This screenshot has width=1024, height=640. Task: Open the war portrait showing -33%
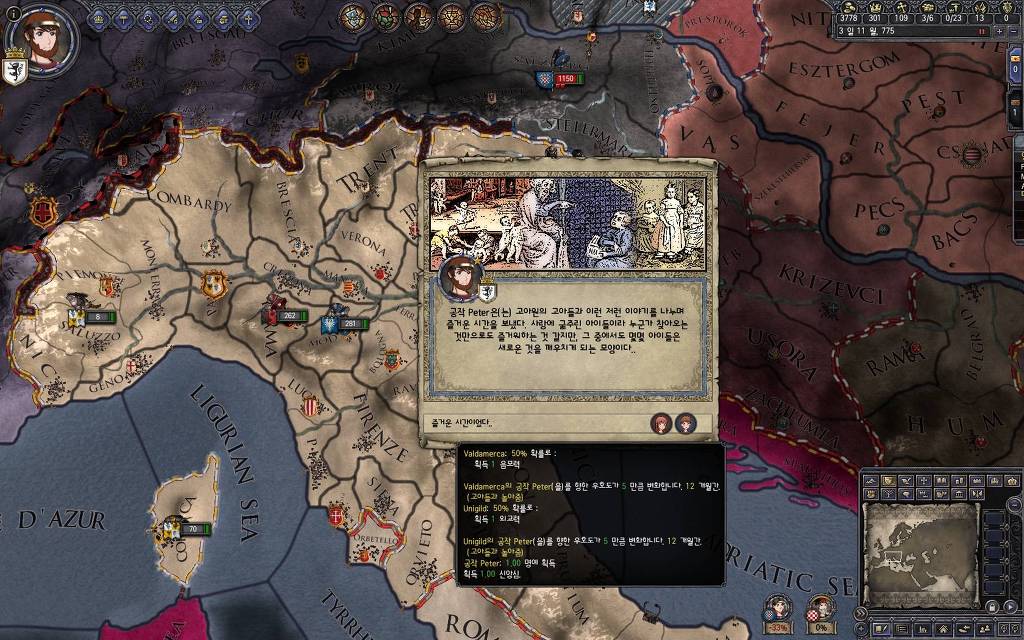point(779,609)
